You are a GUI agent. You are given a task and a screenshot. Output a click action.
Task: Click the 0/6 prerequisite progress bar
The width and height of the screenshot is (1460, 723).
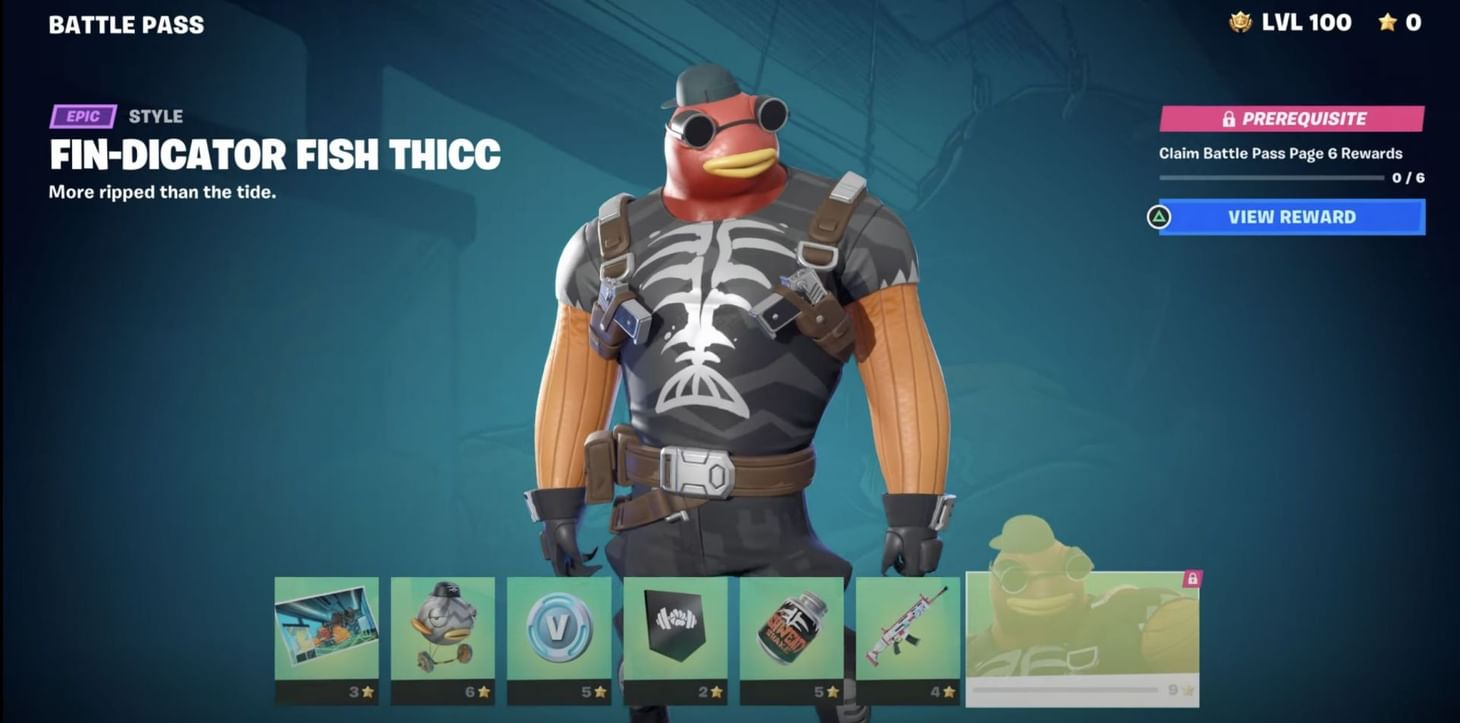tap(1271, 178)
